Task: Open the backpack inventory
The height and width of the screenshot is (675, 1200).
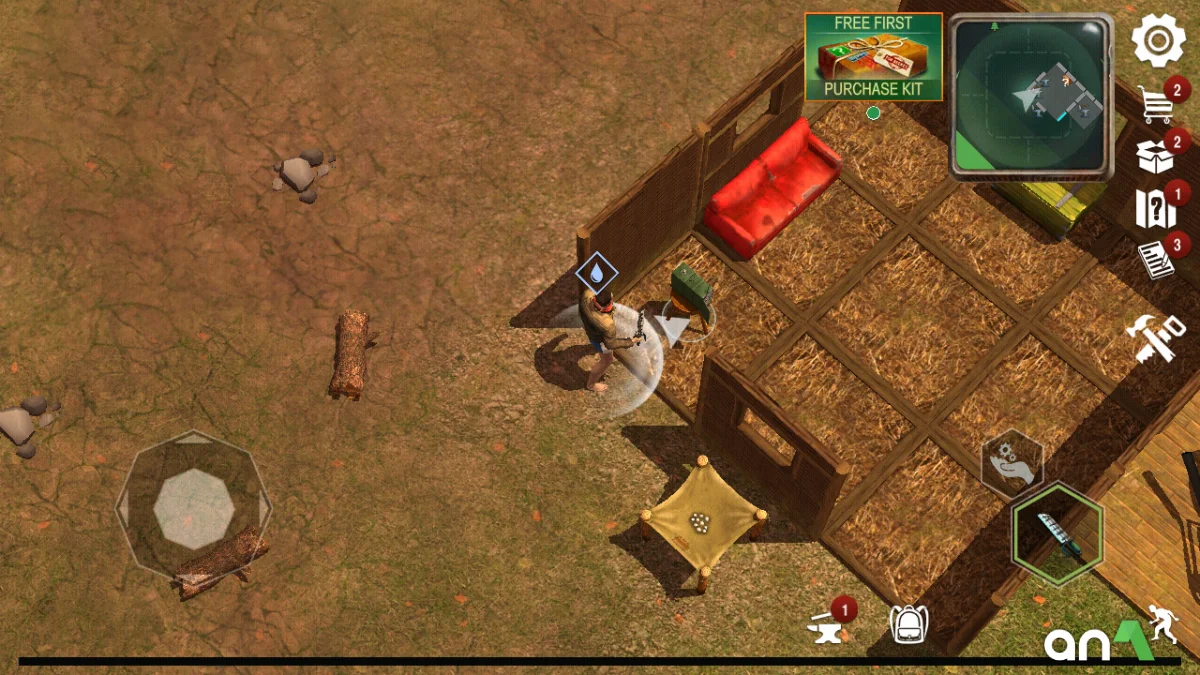Action: click(x=908, y=625)
